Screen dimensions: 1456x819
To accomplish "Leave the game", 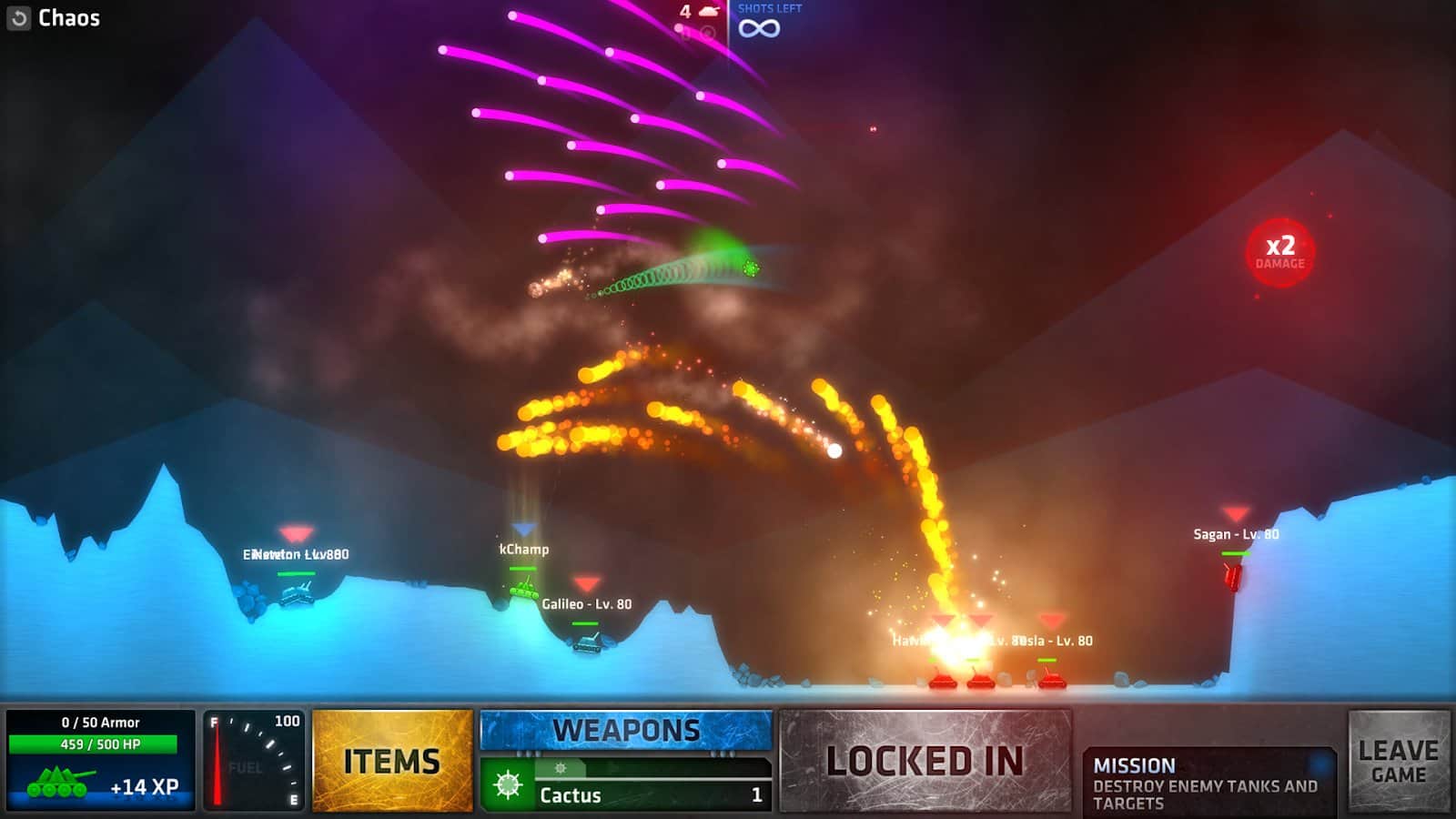I will tap(1398, 762).
